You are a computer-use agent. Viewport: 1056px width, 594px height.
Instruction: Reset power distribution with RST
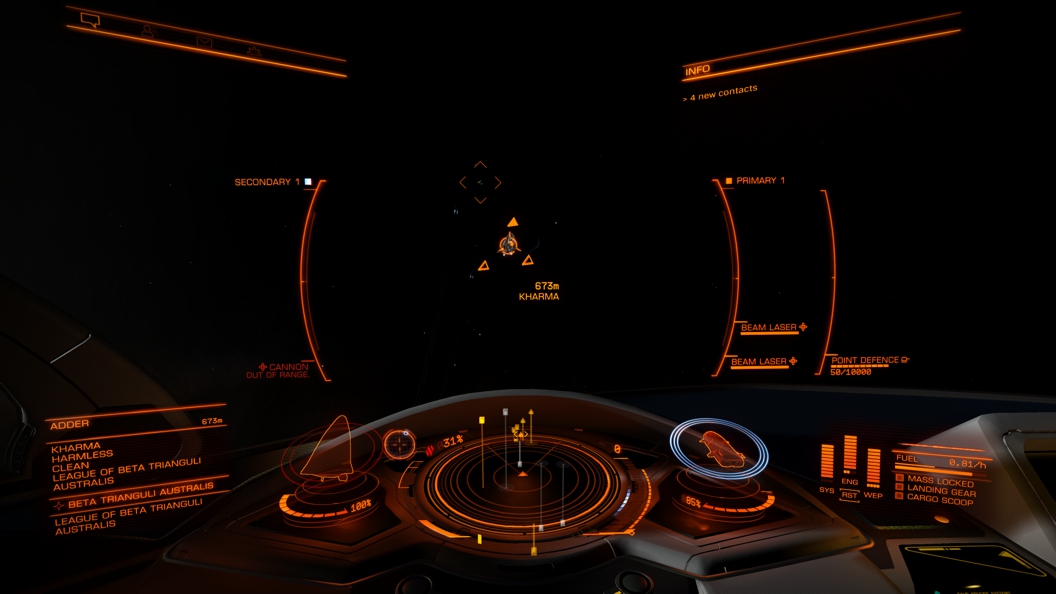click(849, 495)
